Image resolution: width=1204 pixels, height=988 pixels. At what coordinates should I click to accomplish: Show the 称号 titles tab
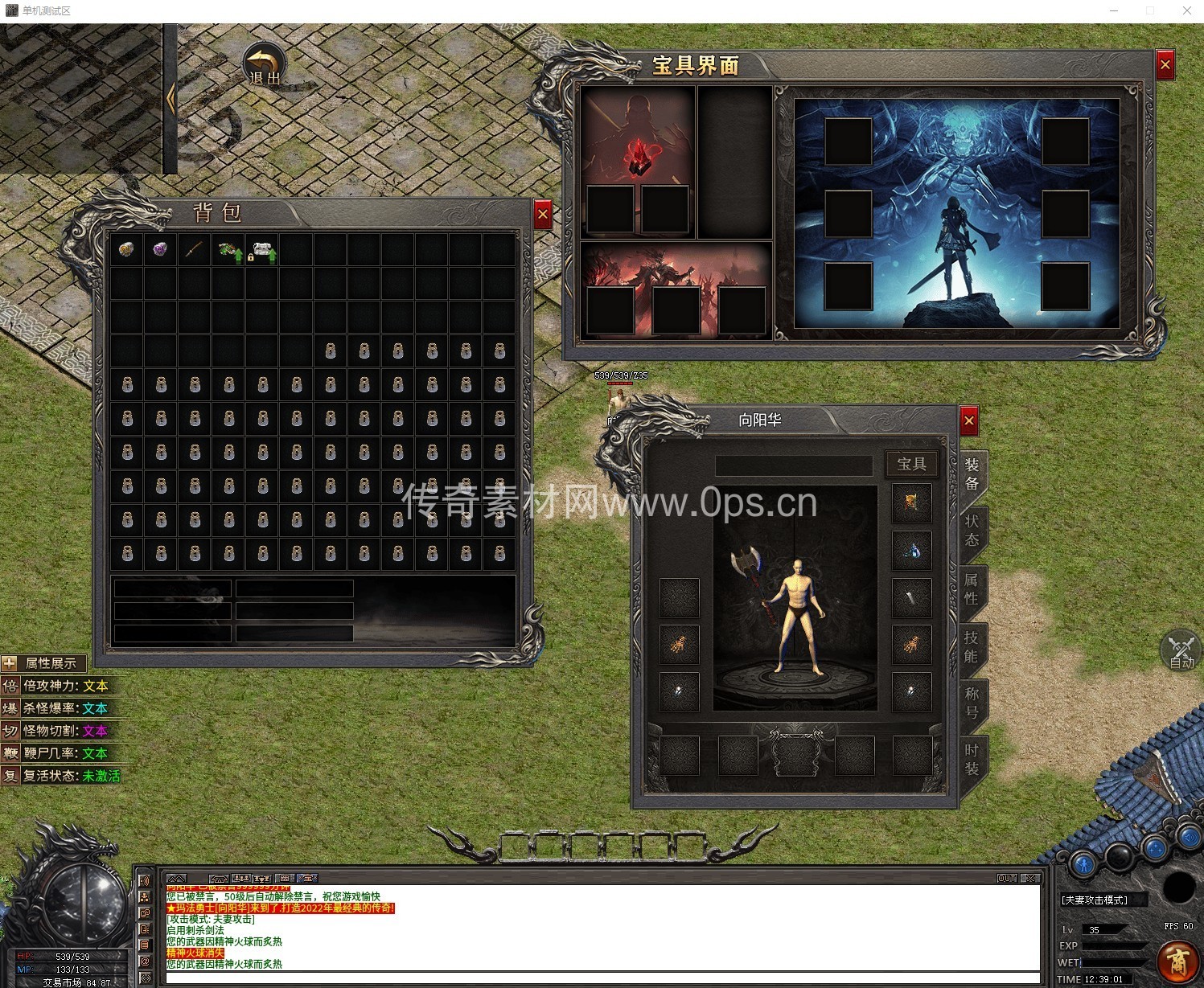pos(972,703)
